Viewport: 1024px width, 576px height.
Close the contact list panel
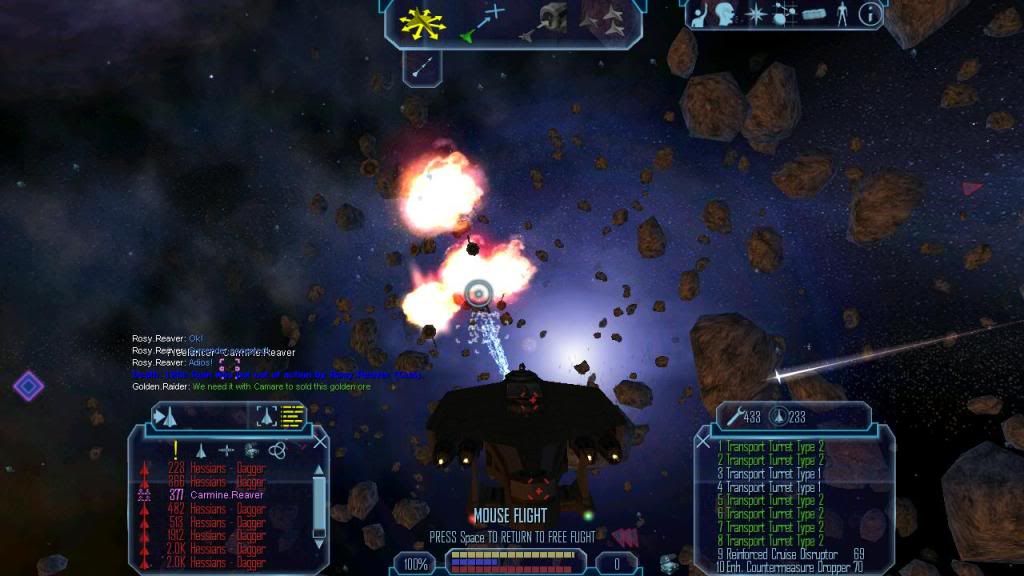point(320,441)
